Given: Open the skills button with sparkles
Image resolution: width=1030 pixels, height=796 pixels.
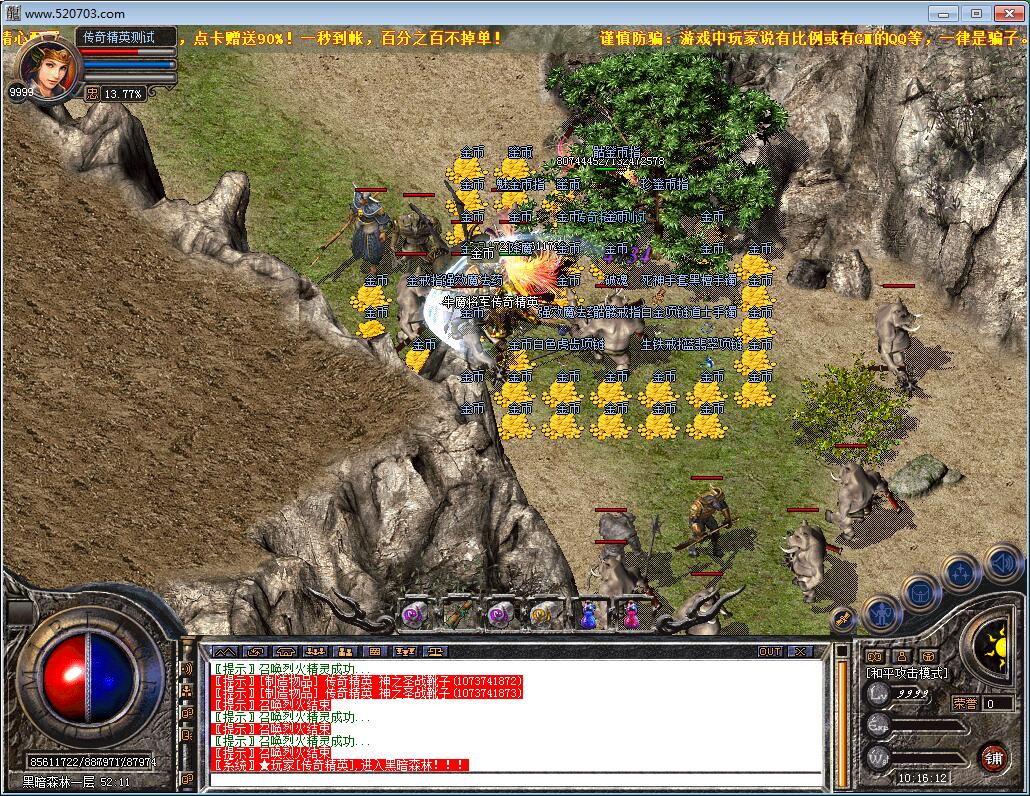Looking at the screenshot, I should tap(961, 572).
